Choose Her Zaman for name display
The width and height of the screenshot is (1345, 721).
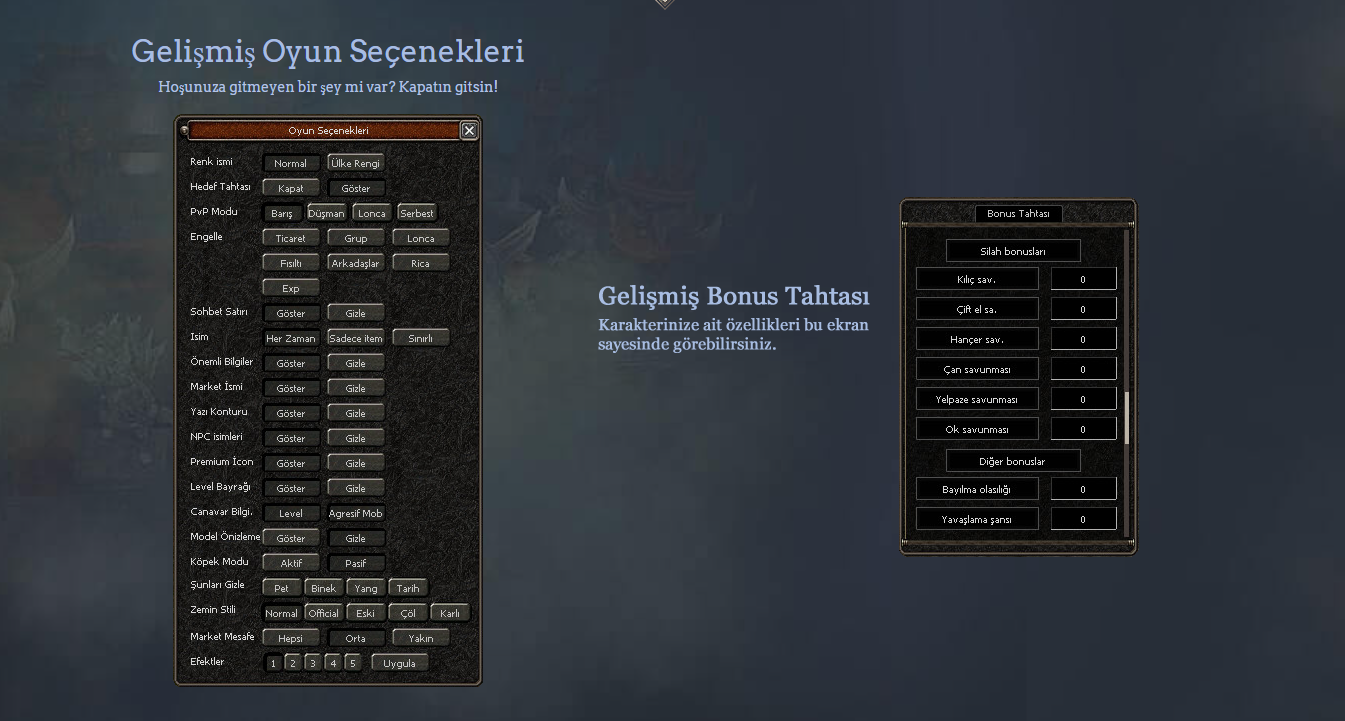291,338
